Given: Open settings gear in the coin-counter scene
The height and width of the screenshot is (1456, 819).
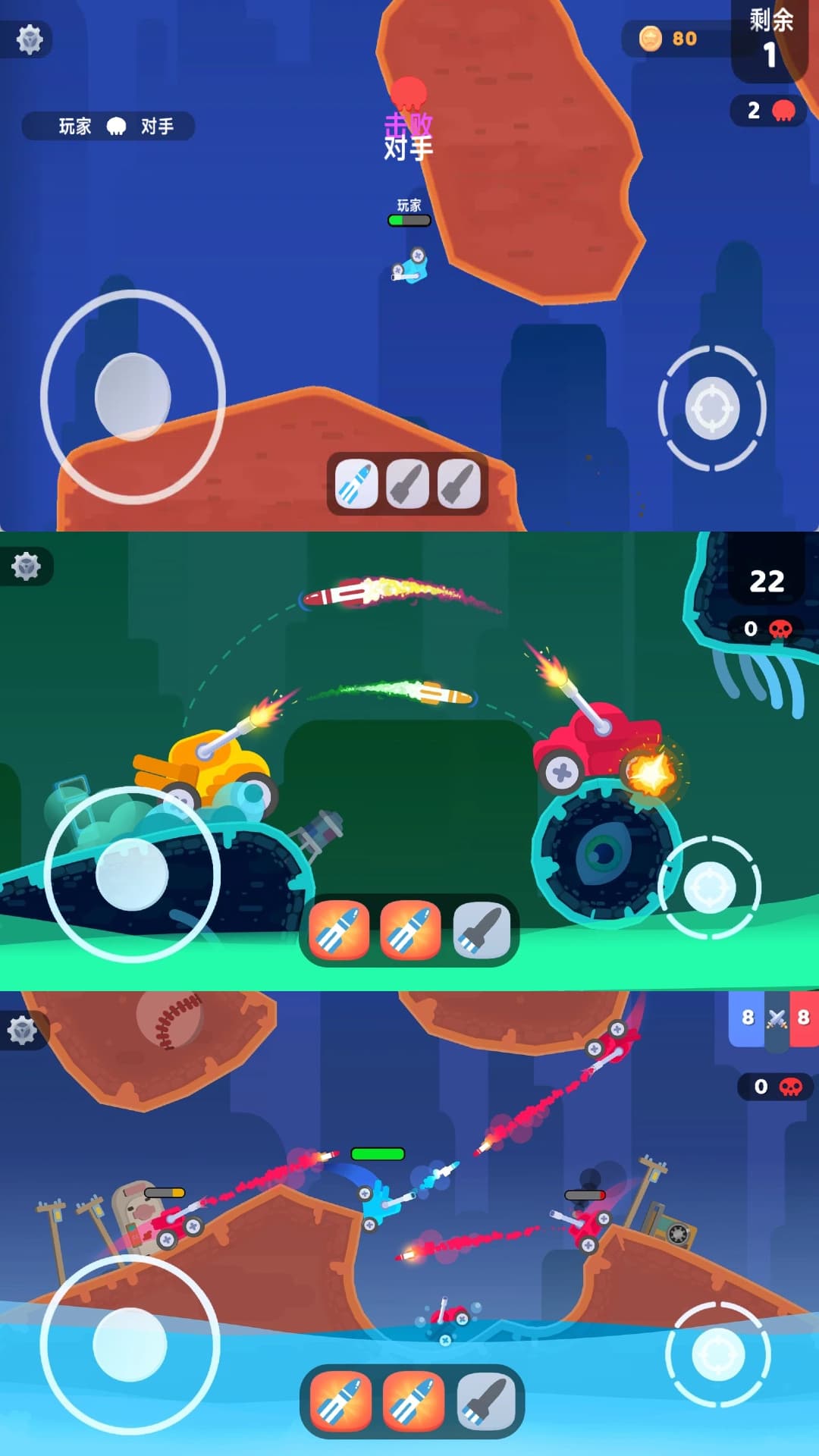Looking at the screenshot, I should (30, 39).
